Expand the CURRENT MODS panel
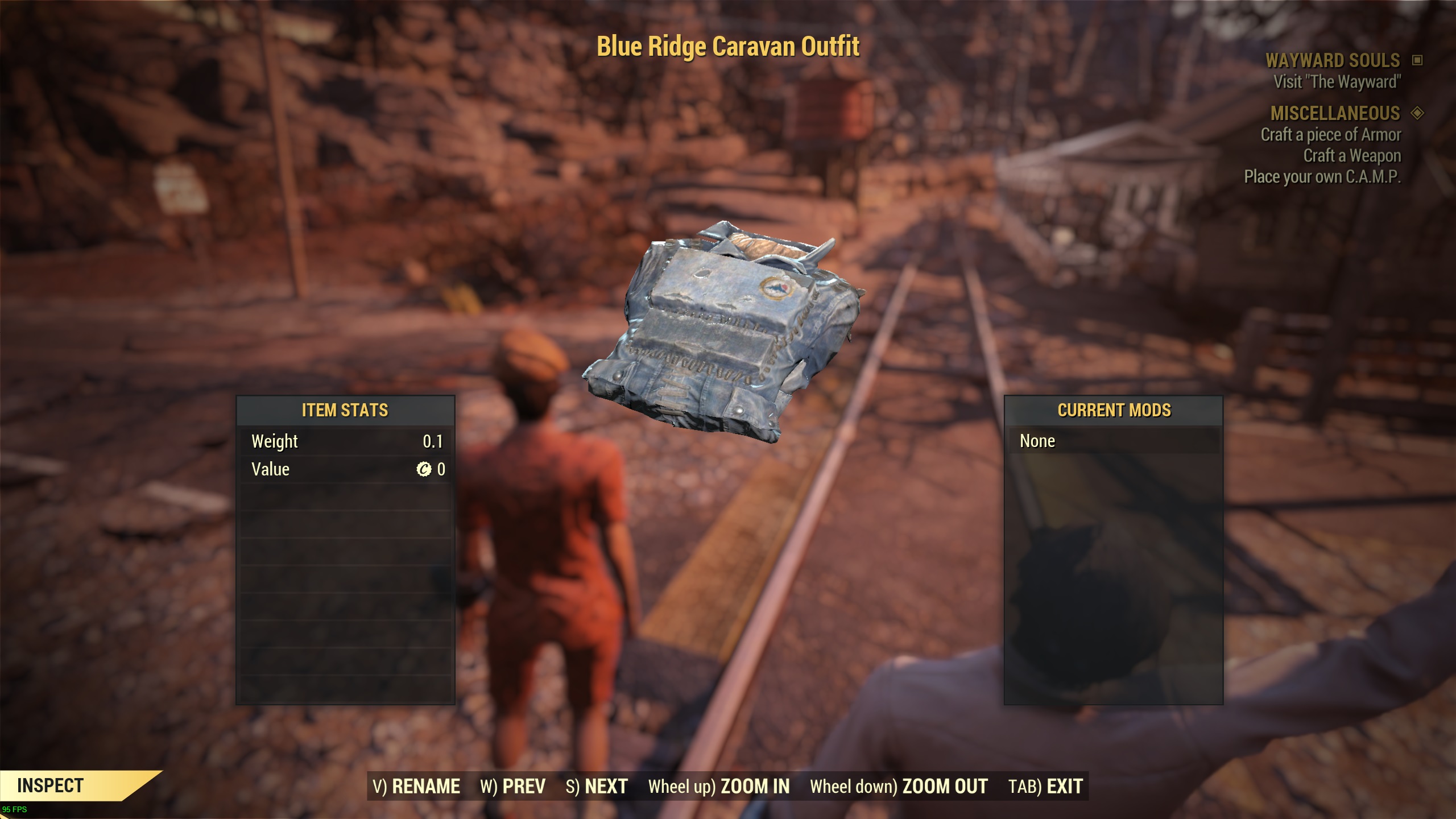Image resolution: width=1456 pixels, height=819 pixels. [1114, 410]
